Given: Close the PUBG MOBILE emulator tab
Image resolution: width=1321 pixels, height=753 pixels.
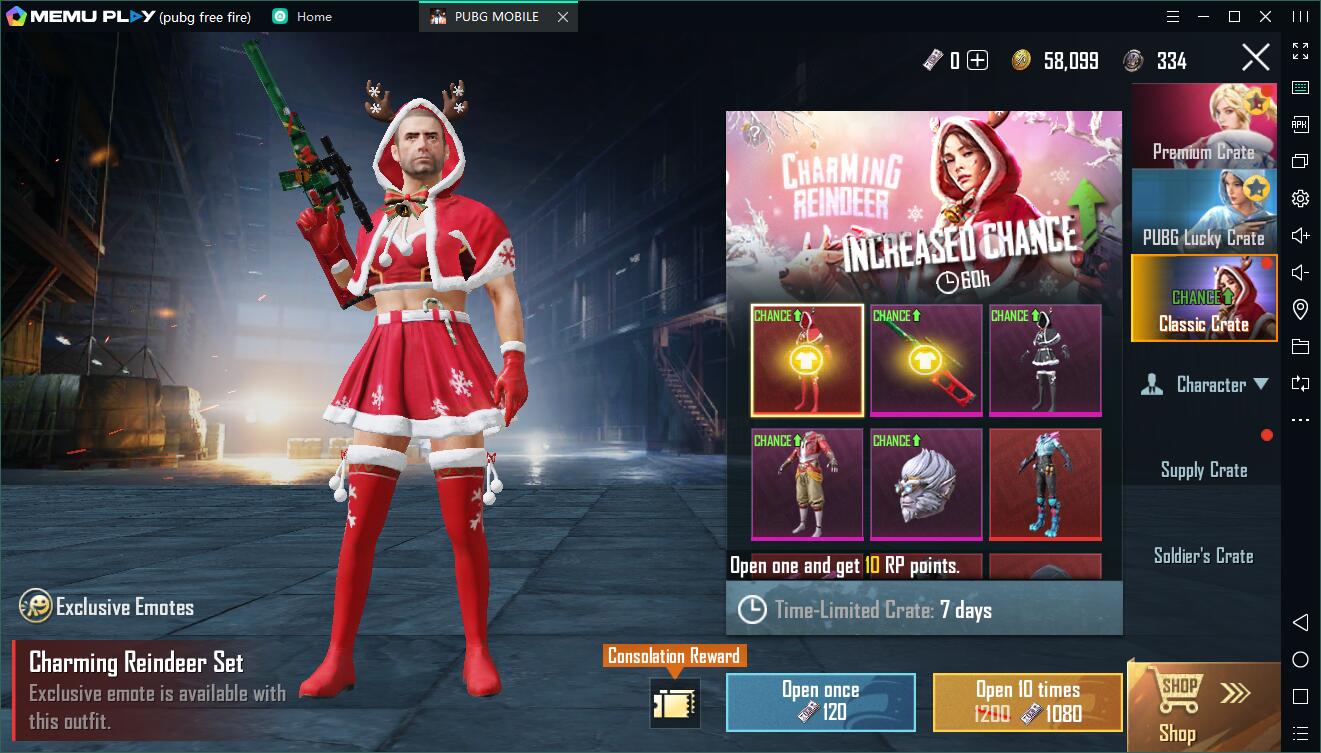Looking at the screenshot, I should click(563, 17).
